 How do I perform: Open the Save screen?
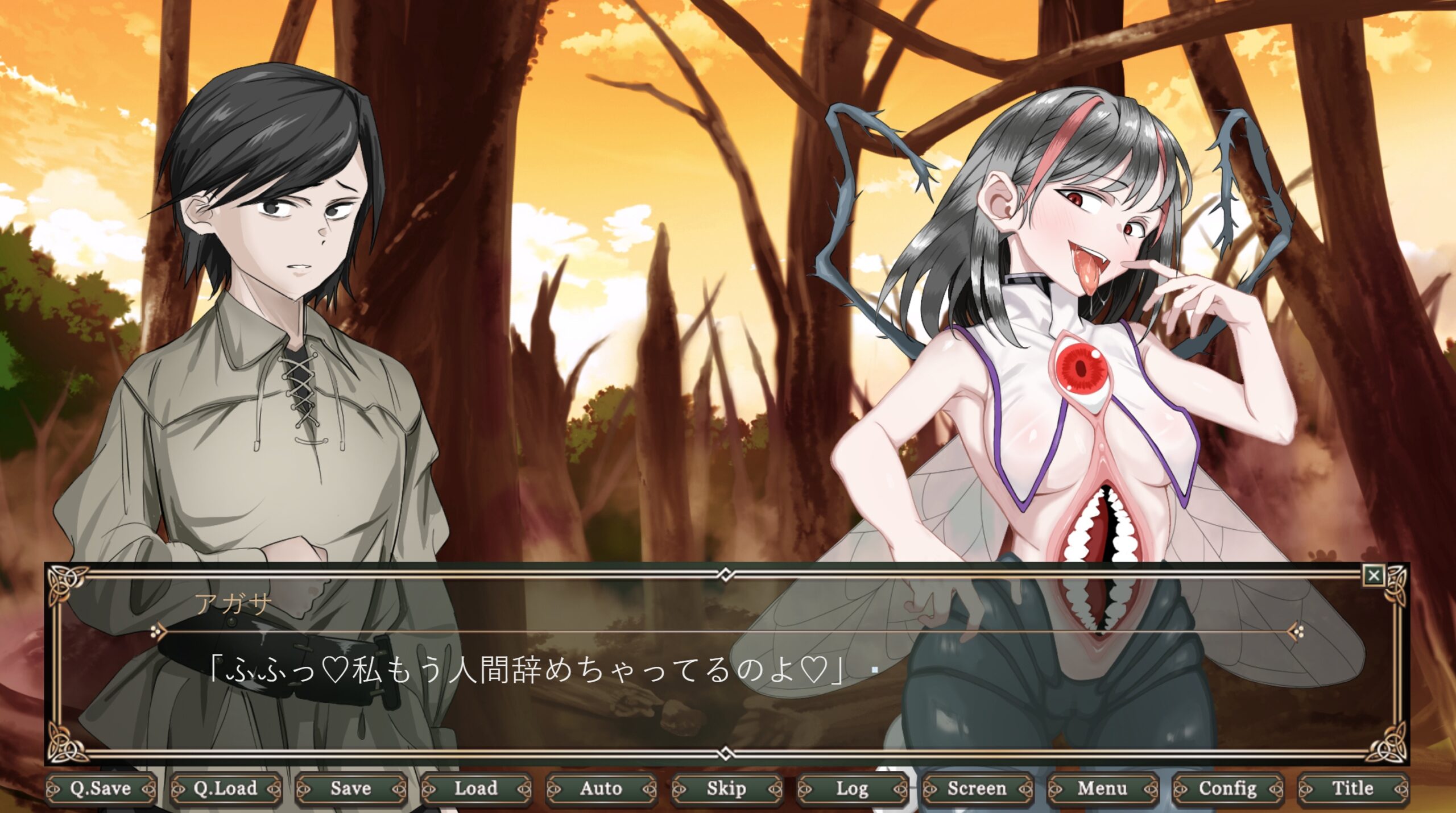point(351,789)
